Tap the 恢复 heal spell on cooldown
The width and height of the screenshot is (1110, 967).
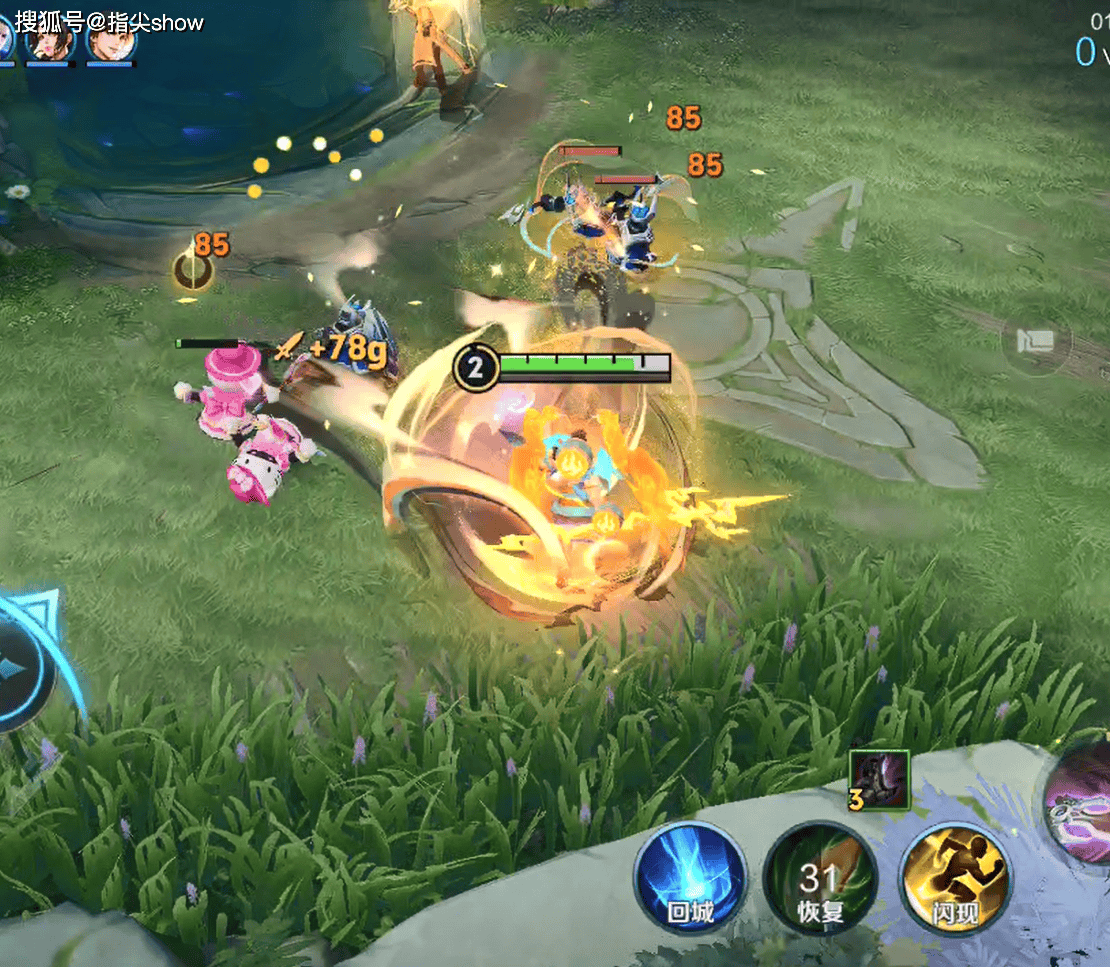click(x=820, y=878)
